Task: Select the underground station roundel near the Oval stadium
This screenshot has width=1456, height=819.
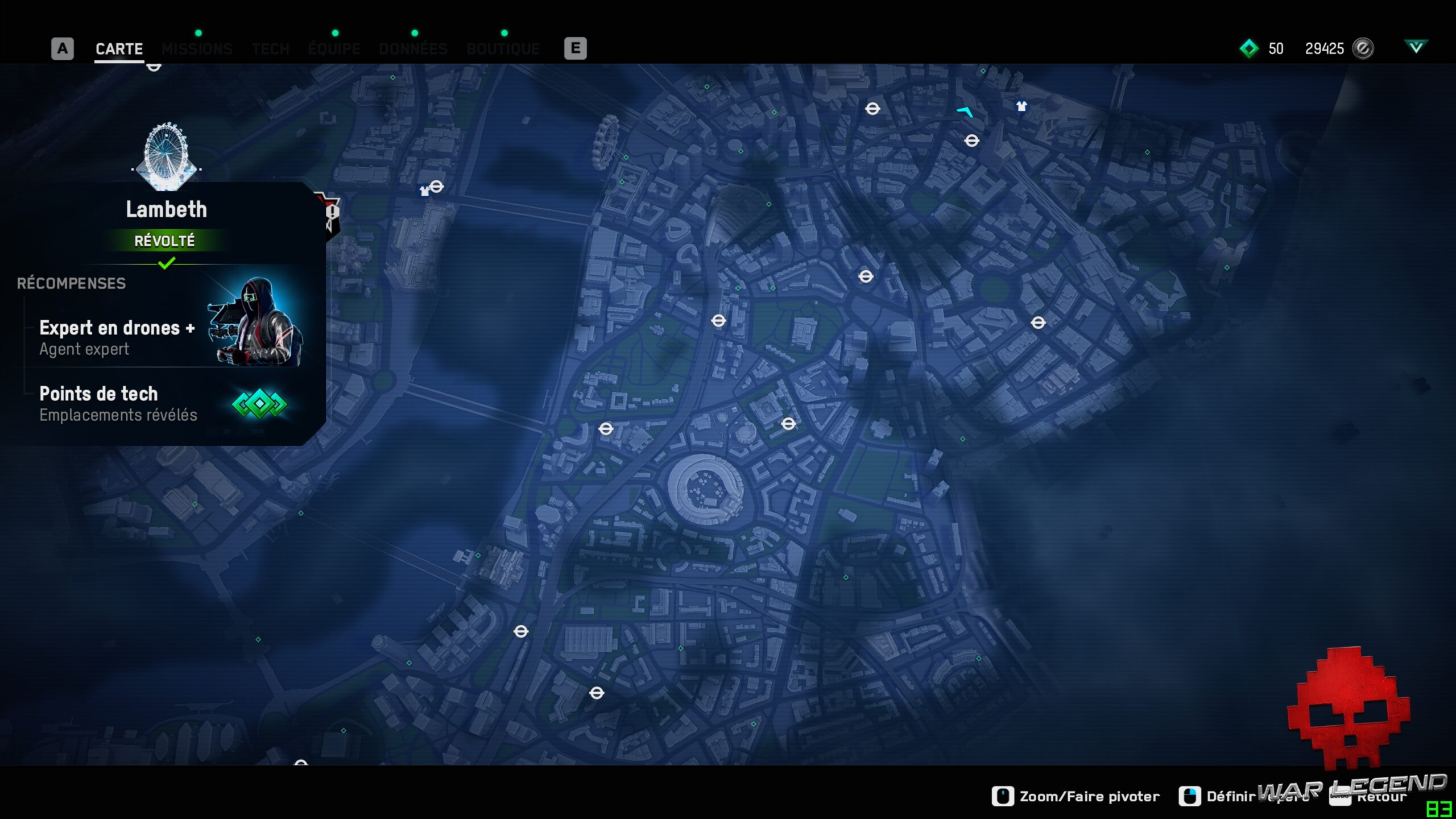Action: [x=790, y=423]
